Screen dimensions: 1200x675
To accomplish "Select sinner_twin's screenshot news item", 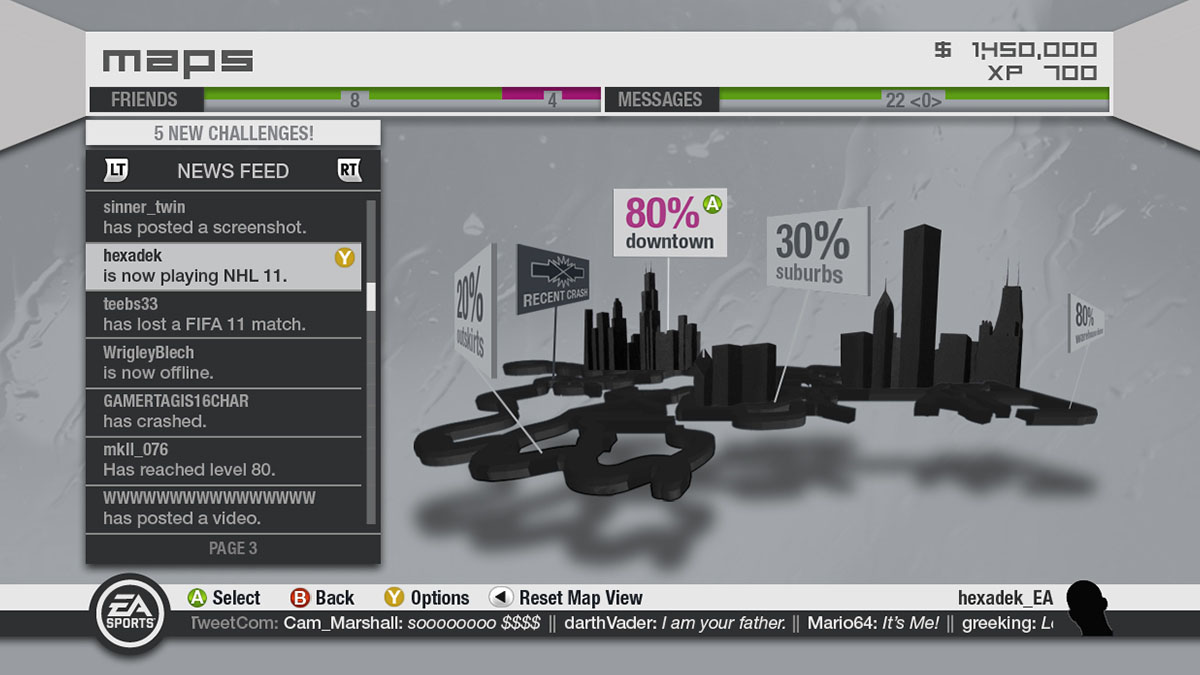I will point(225,217).
